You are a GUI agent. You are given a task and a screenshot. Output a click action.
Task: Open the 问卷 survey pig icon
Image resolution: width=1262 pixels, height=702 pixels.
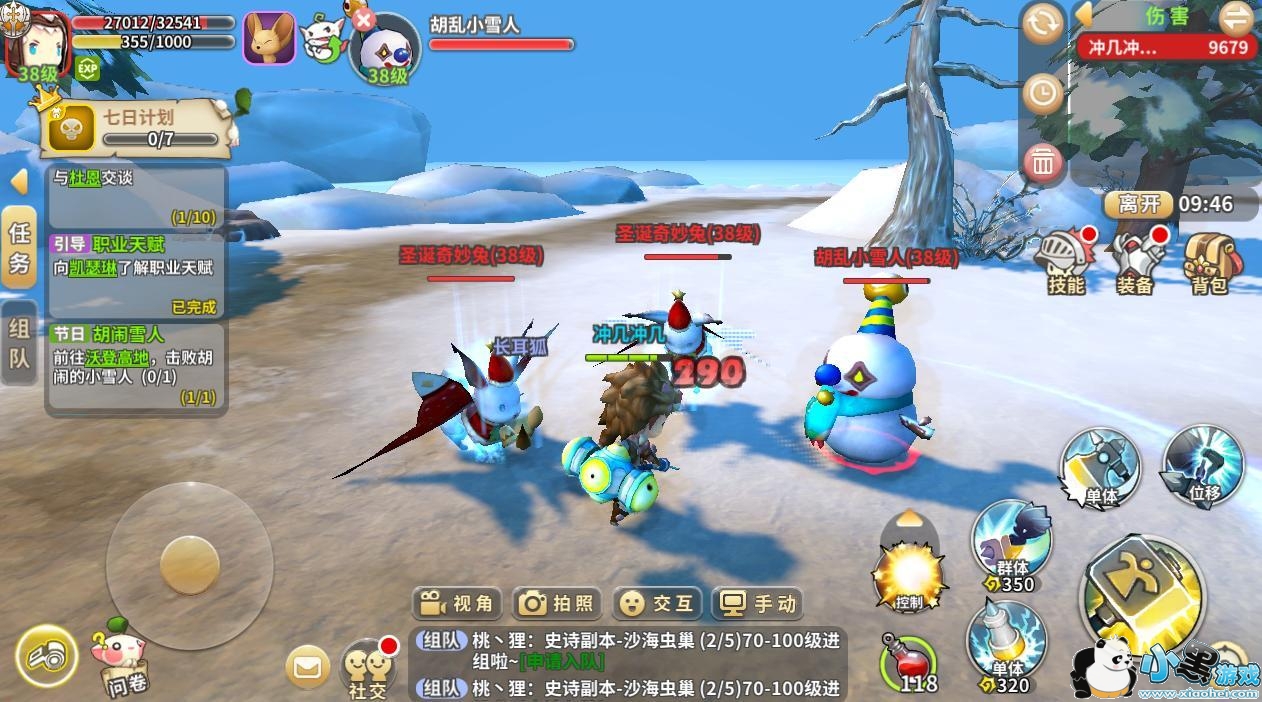(x=122, y=660)
